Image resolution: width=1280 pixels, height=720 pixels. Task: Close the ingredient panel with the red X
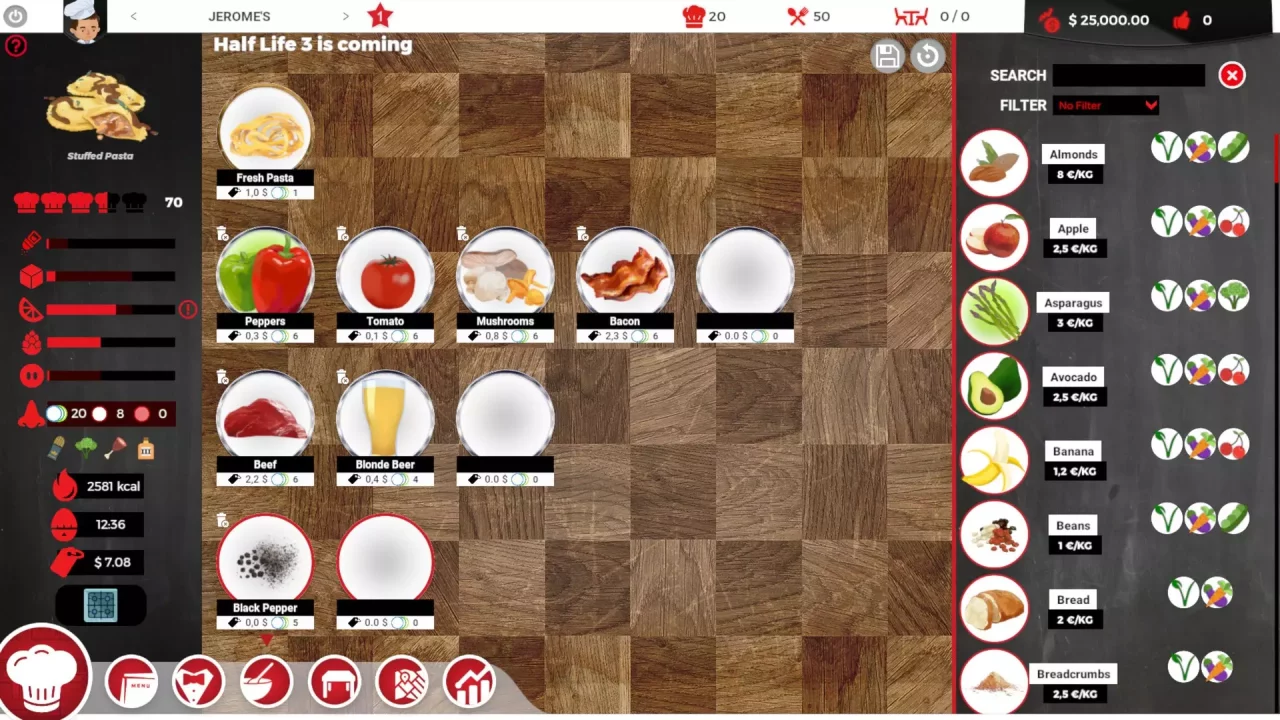click(x=1232, y=75)
